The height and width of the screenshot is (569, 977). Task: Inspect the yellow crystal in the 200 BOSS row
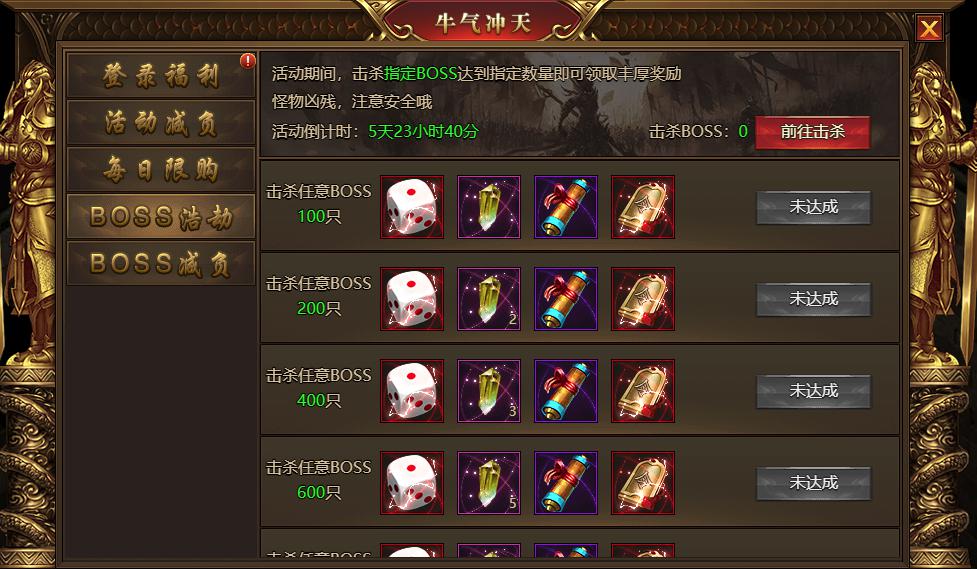[489, 299]
